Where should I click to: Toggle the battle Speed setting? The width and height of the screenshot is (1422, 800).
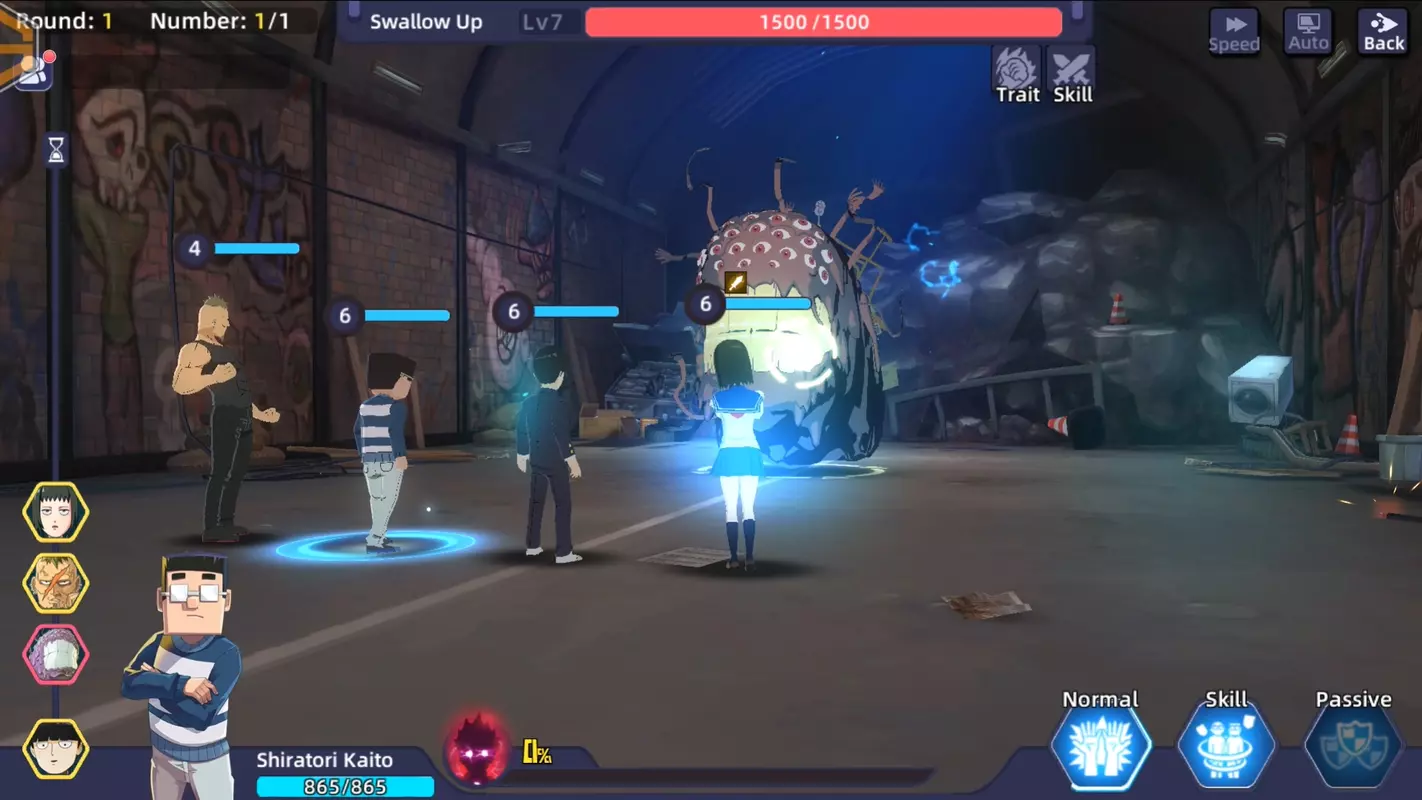[1234, 30]
